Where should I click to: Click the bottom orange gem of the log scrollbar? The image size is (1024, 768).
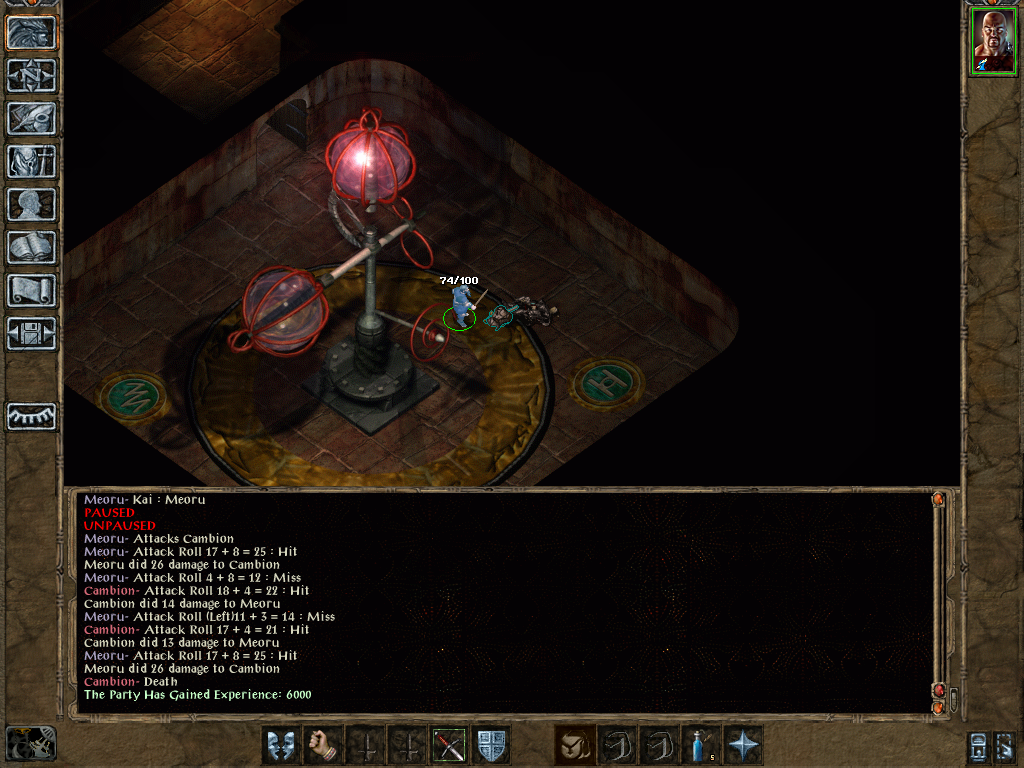pyautogui.click(x=938, y=707)
